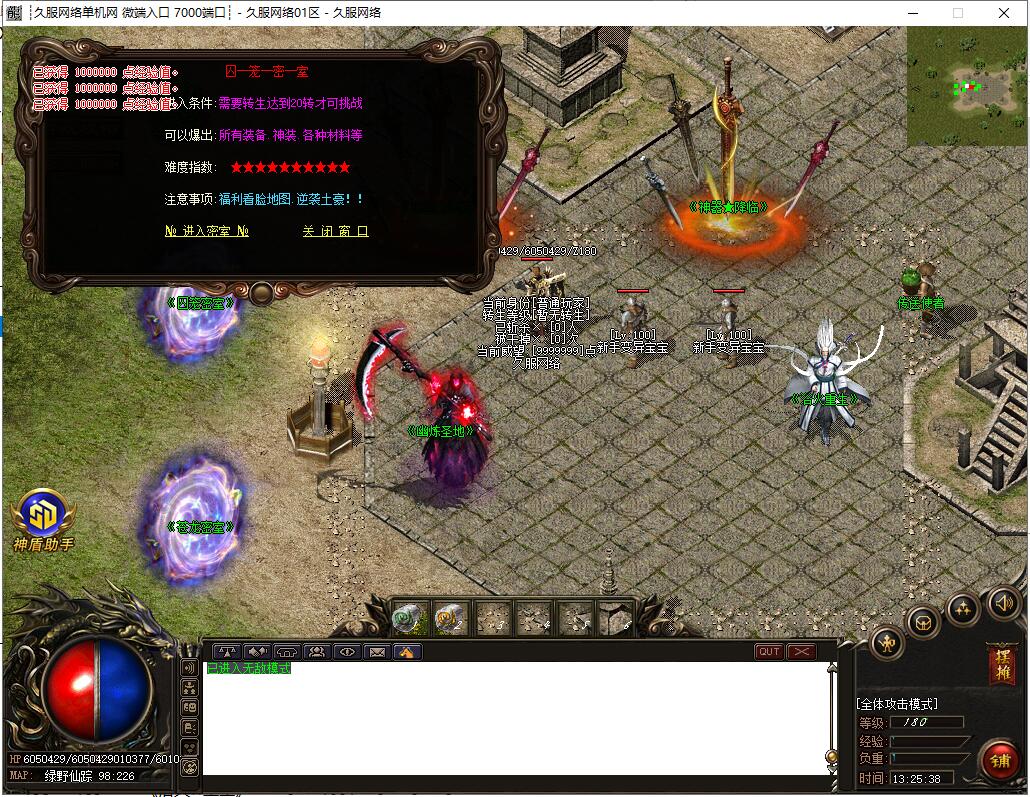Click the QUT button above chat
This screenshot has height=797, width=1030.
[x=769, y=652]
